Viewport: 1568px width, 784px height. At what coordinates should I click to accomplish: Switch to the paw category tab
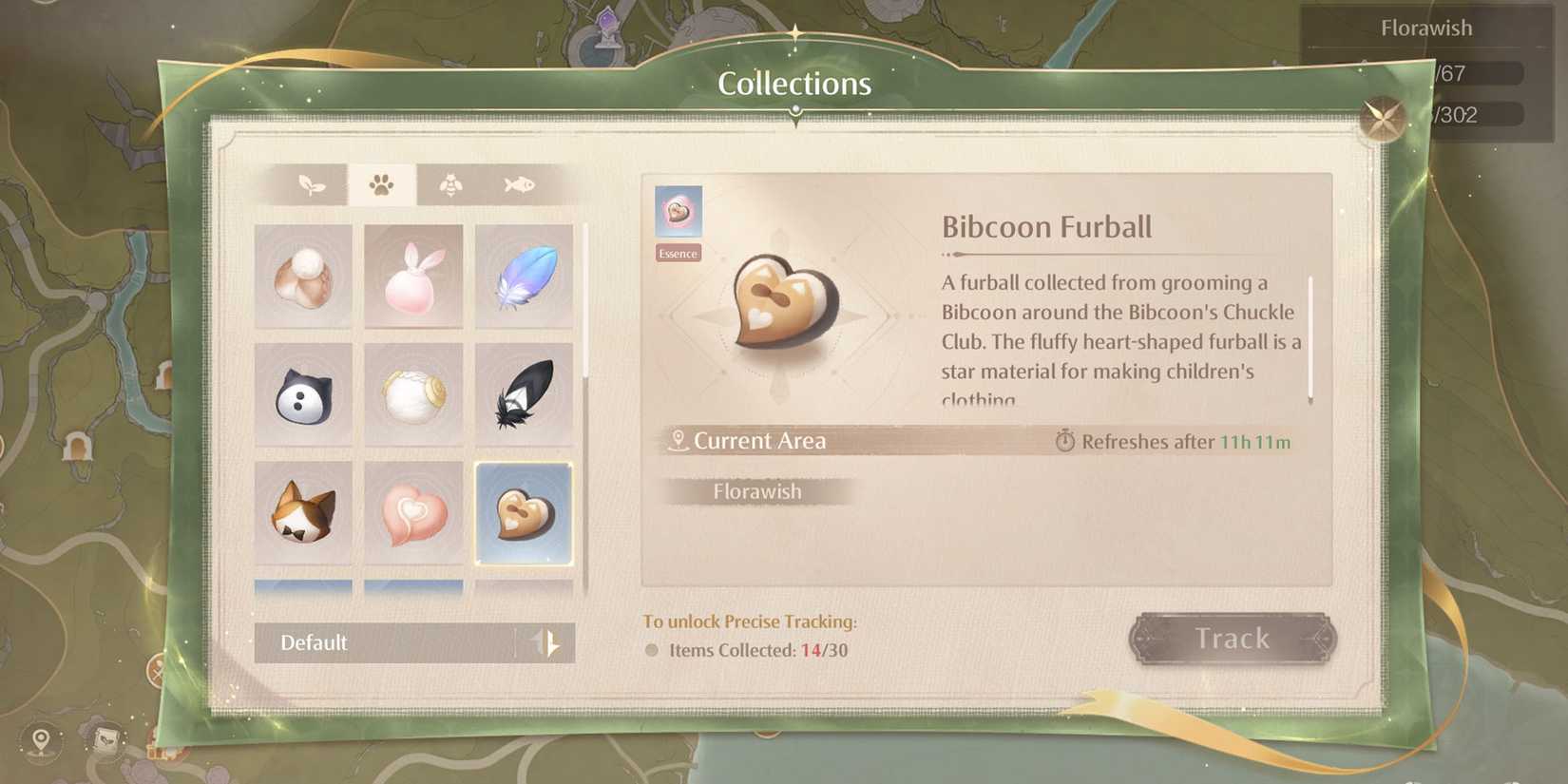point(382,185)
